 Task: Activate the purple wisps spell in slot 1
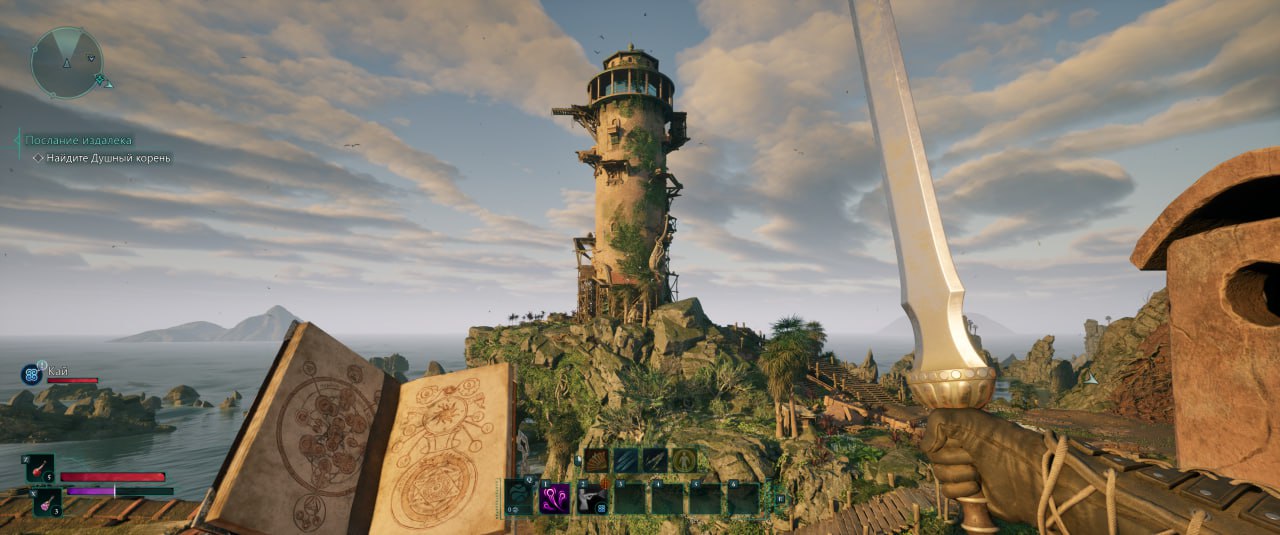[555, 497]
